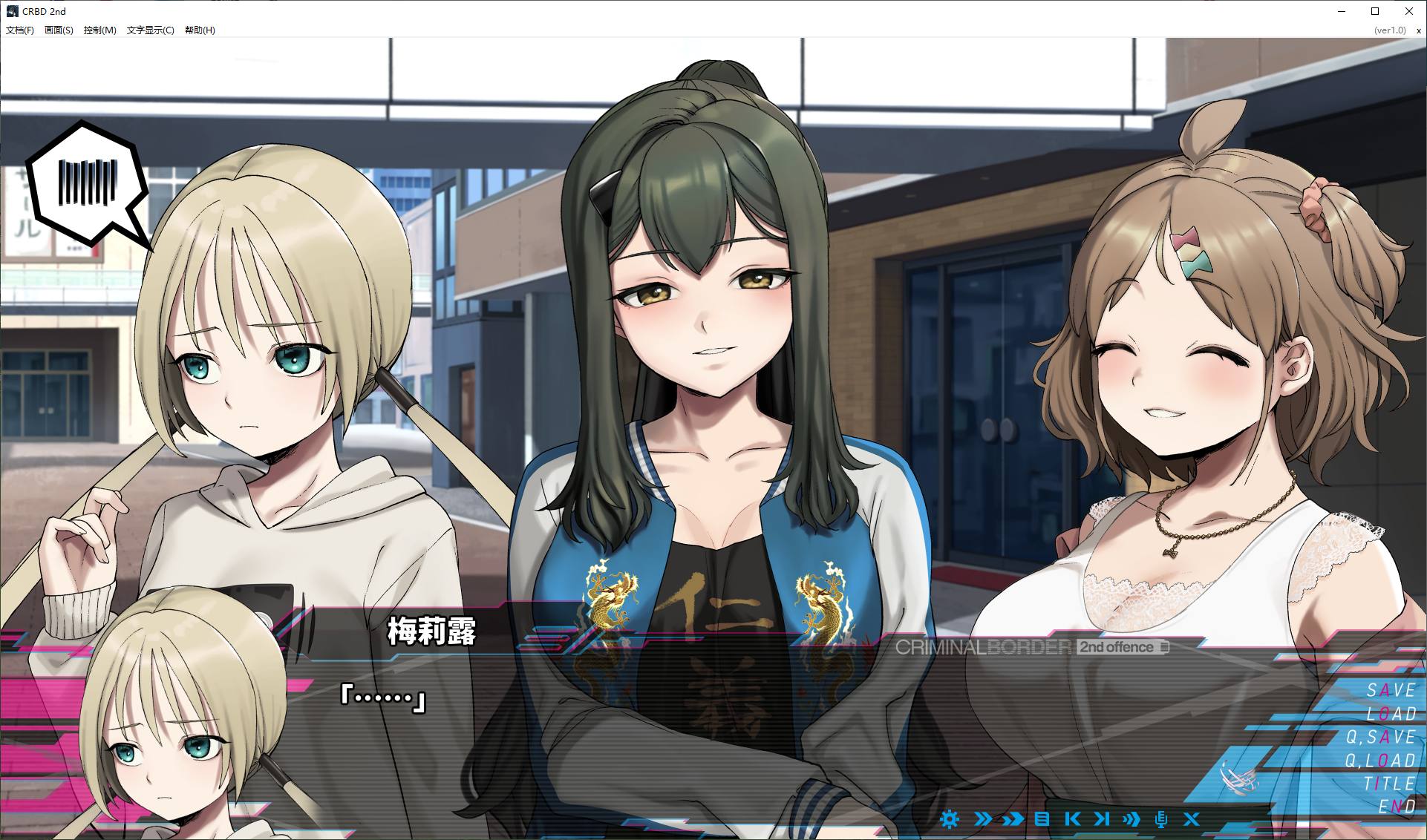The image size is (1427, 840).
Task: Jump ahead with the next-scene arrow icon
Action: coord(1102,819)
